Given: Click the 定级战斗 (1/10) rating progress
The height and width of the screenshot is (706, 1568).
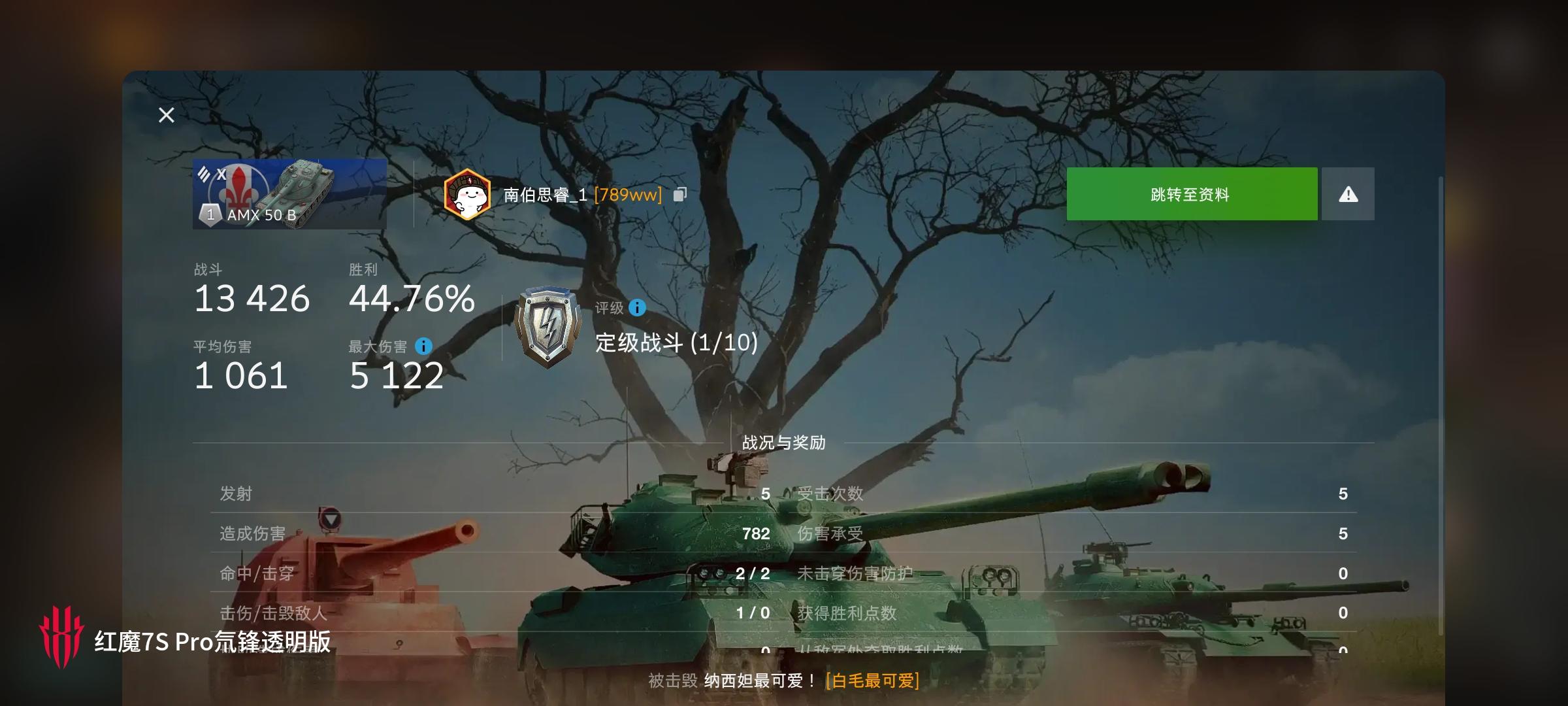Looking at the screenshot, I should [x=673, y=343].
